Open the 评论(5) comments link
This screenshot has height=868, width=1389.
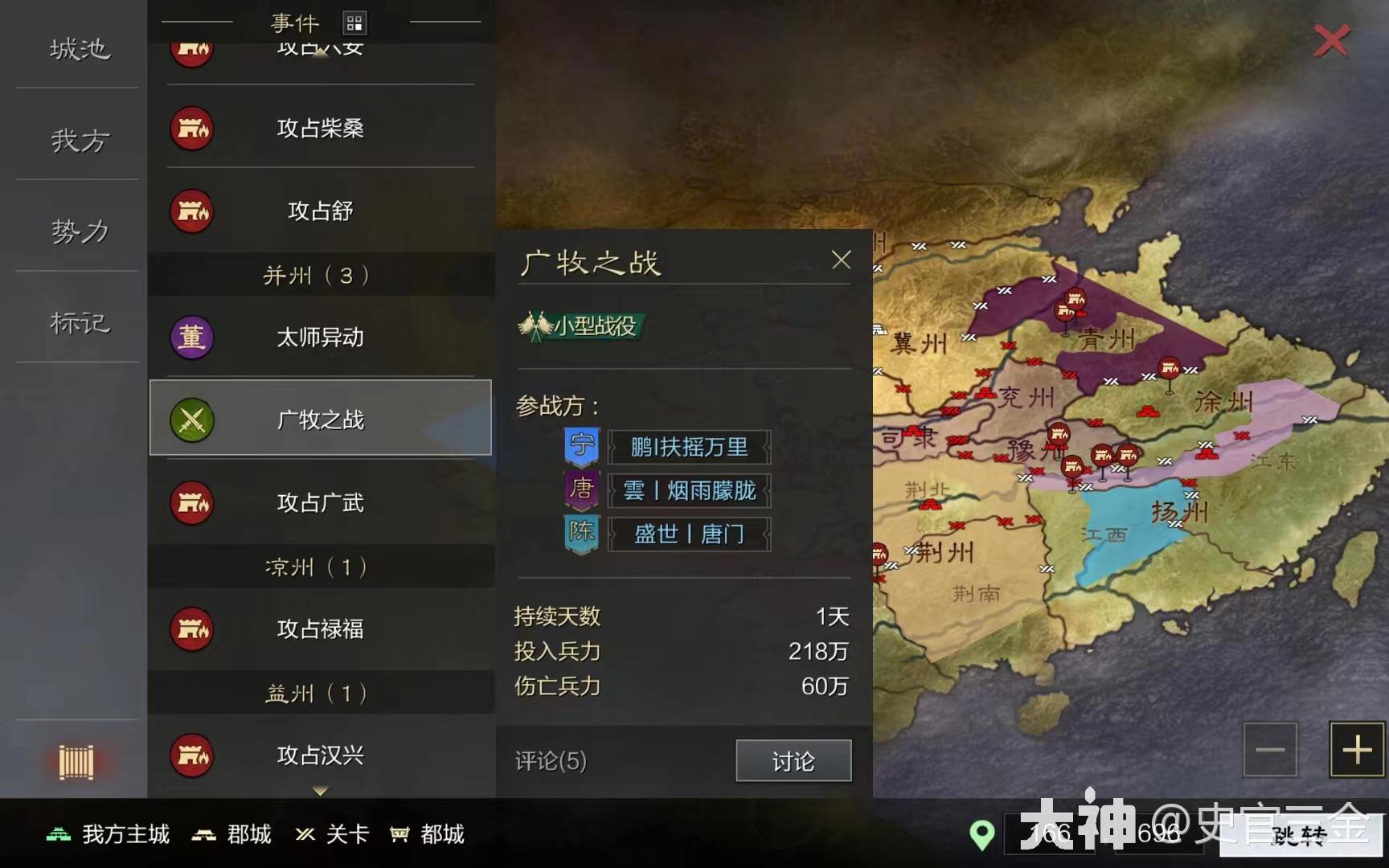[x=550, y=760]
